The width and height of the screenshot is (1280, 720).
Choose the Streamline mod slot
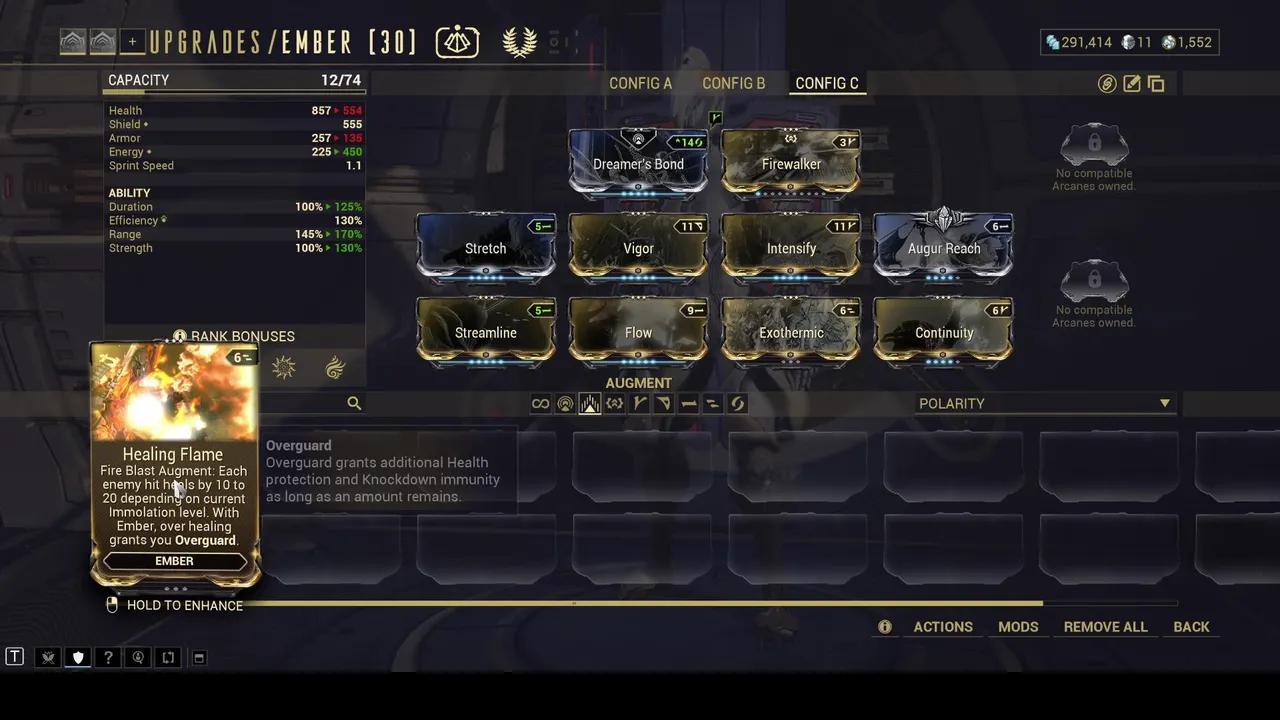[486, 332]
